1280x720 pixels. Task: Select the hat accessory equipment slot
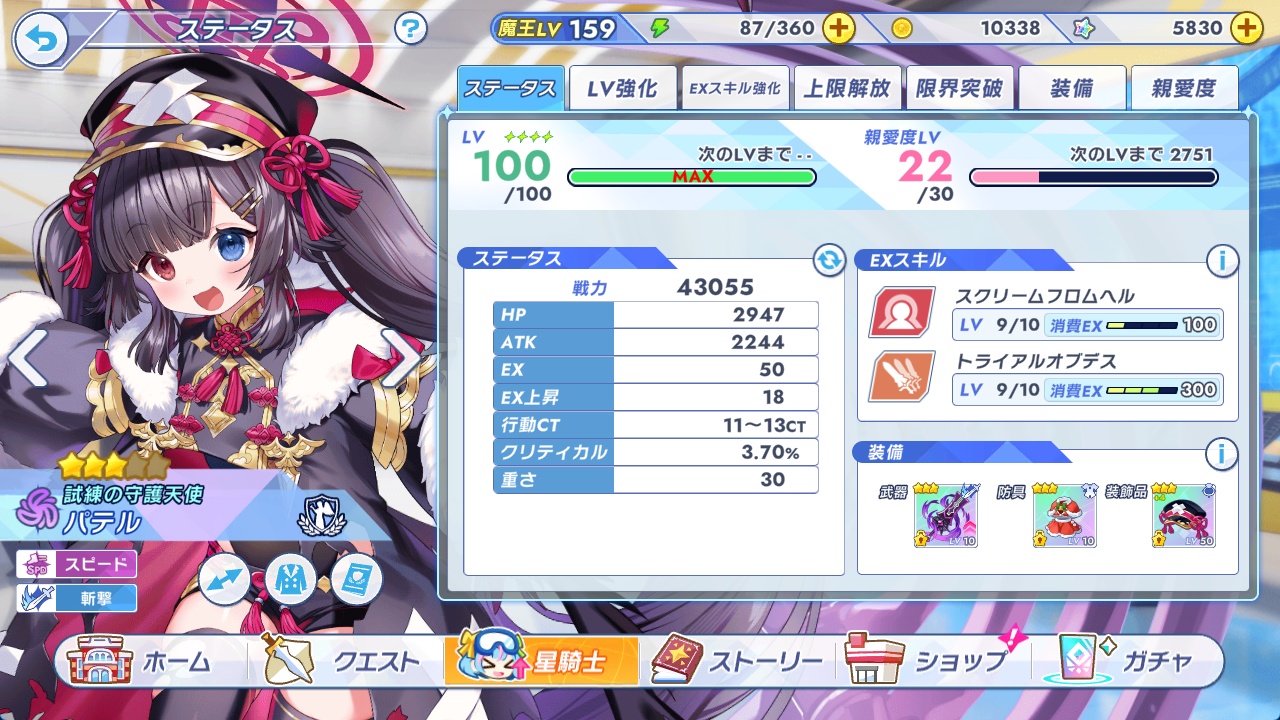pyautogui.click(x=1184, y=516)
